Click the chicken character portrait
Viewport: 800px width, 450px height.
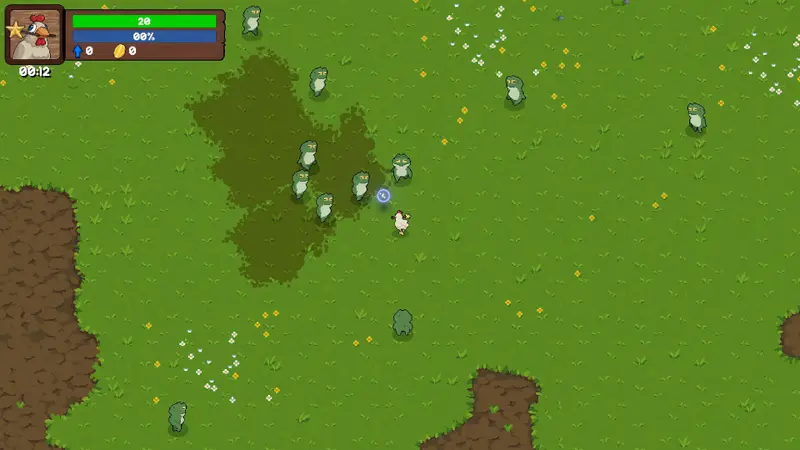36,35
